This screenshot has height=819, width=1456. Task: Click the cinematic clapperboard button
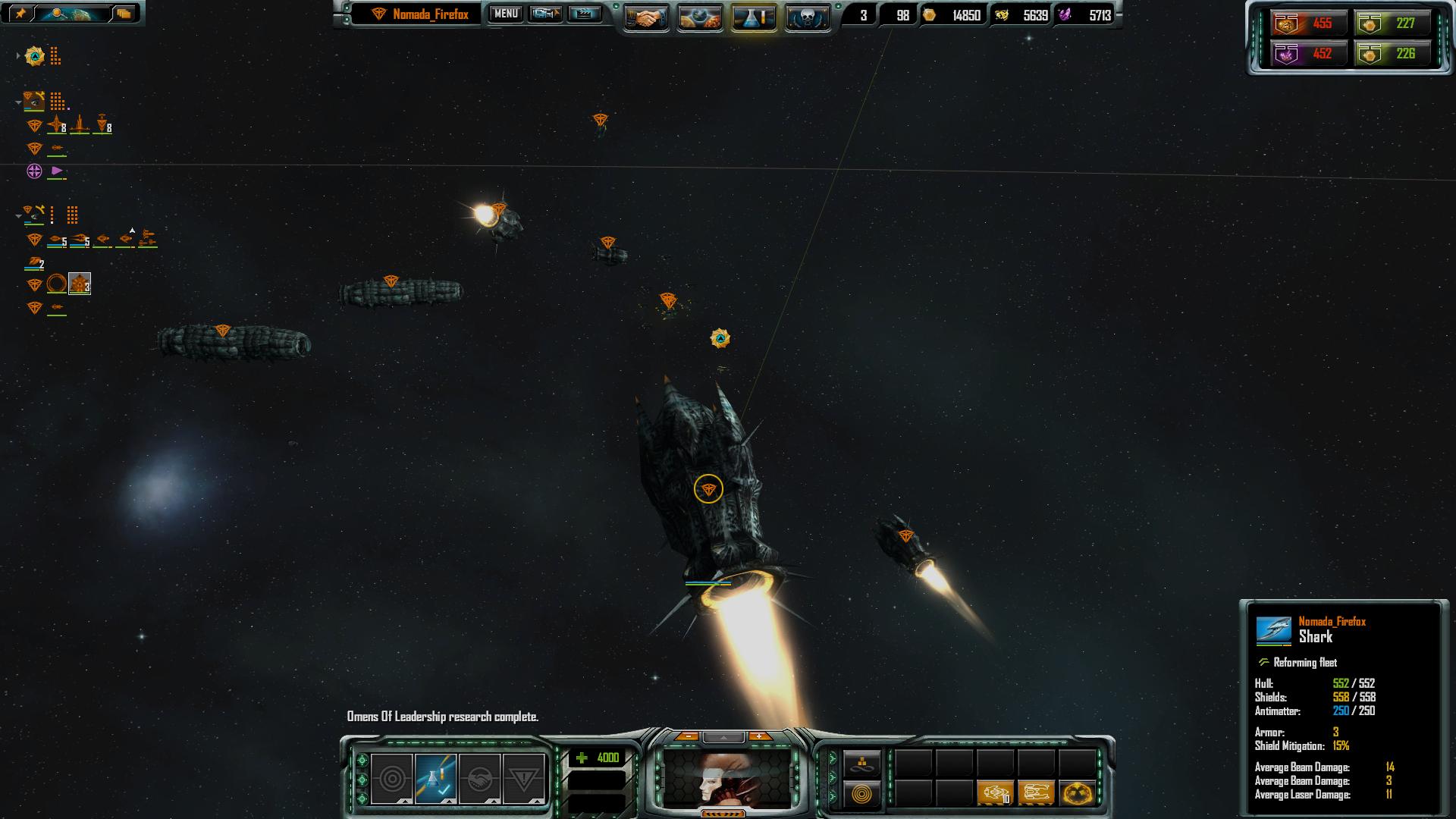pyautogui.click(x=584, y=14)
